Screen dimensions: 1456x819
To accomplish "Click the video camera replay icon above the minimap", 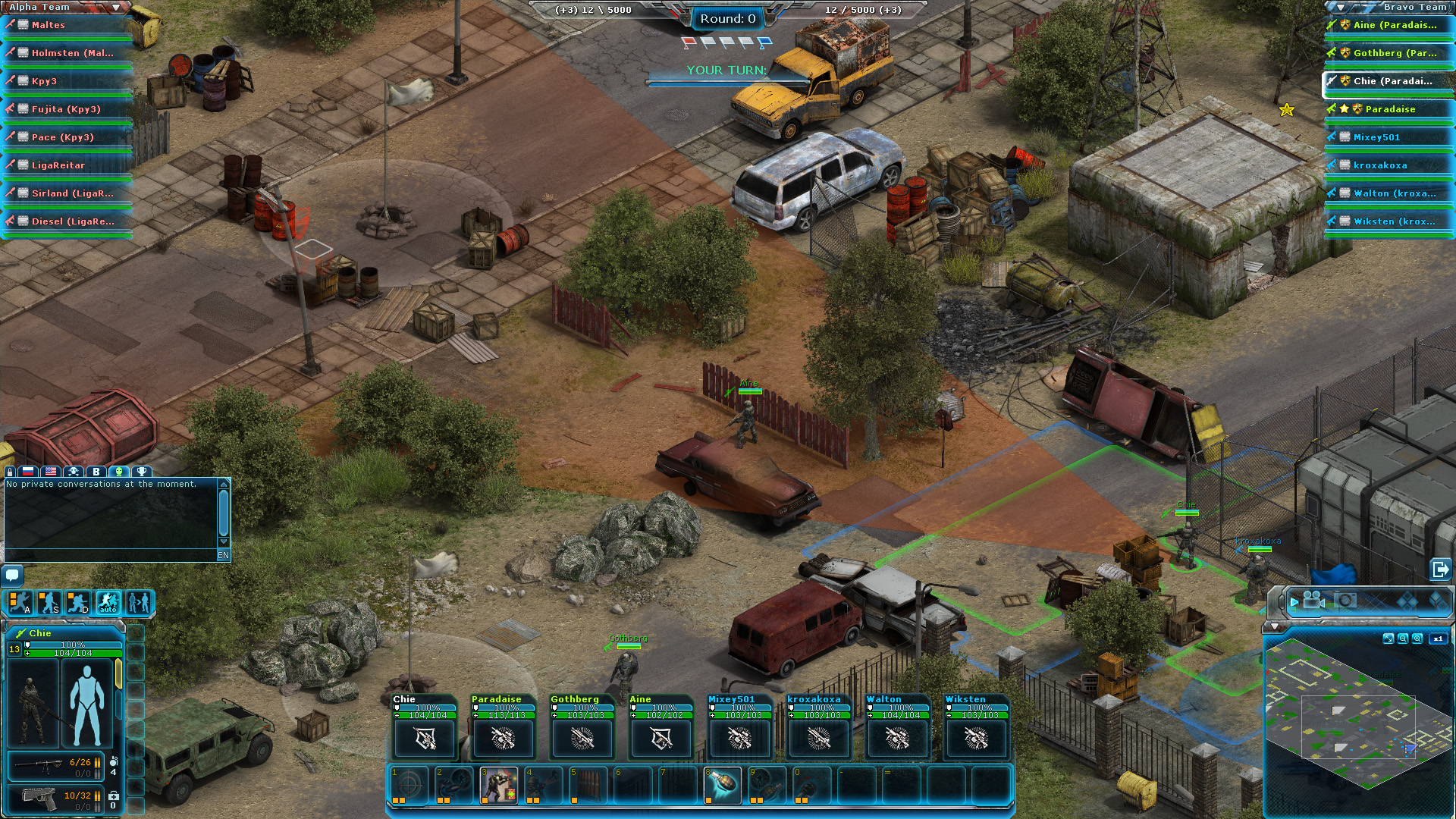I will tap(1311, 602).
